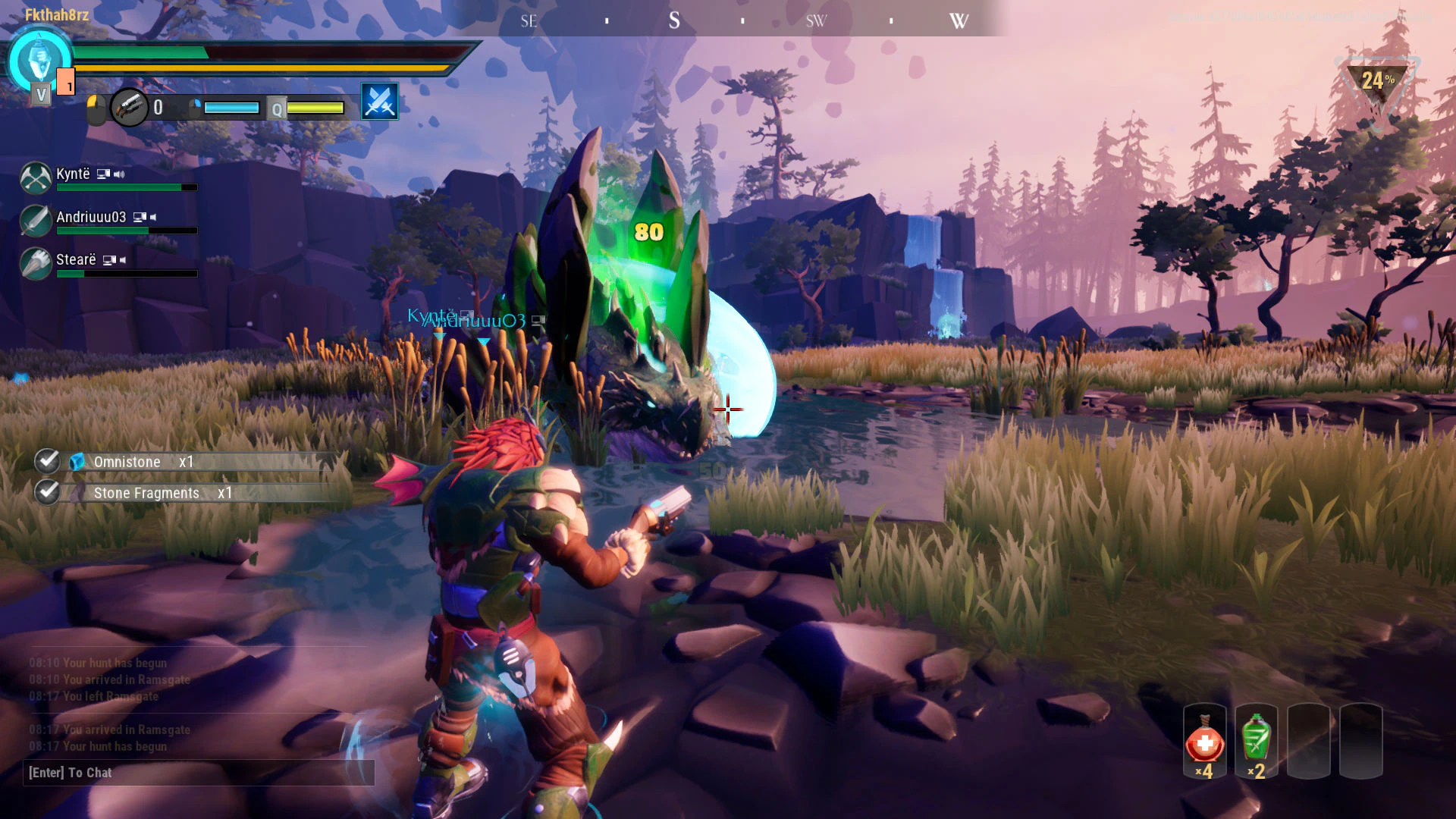Click the 24% danger meter triangle
The width and height of the screenshot is (1456, 819).
point(1377,85)
